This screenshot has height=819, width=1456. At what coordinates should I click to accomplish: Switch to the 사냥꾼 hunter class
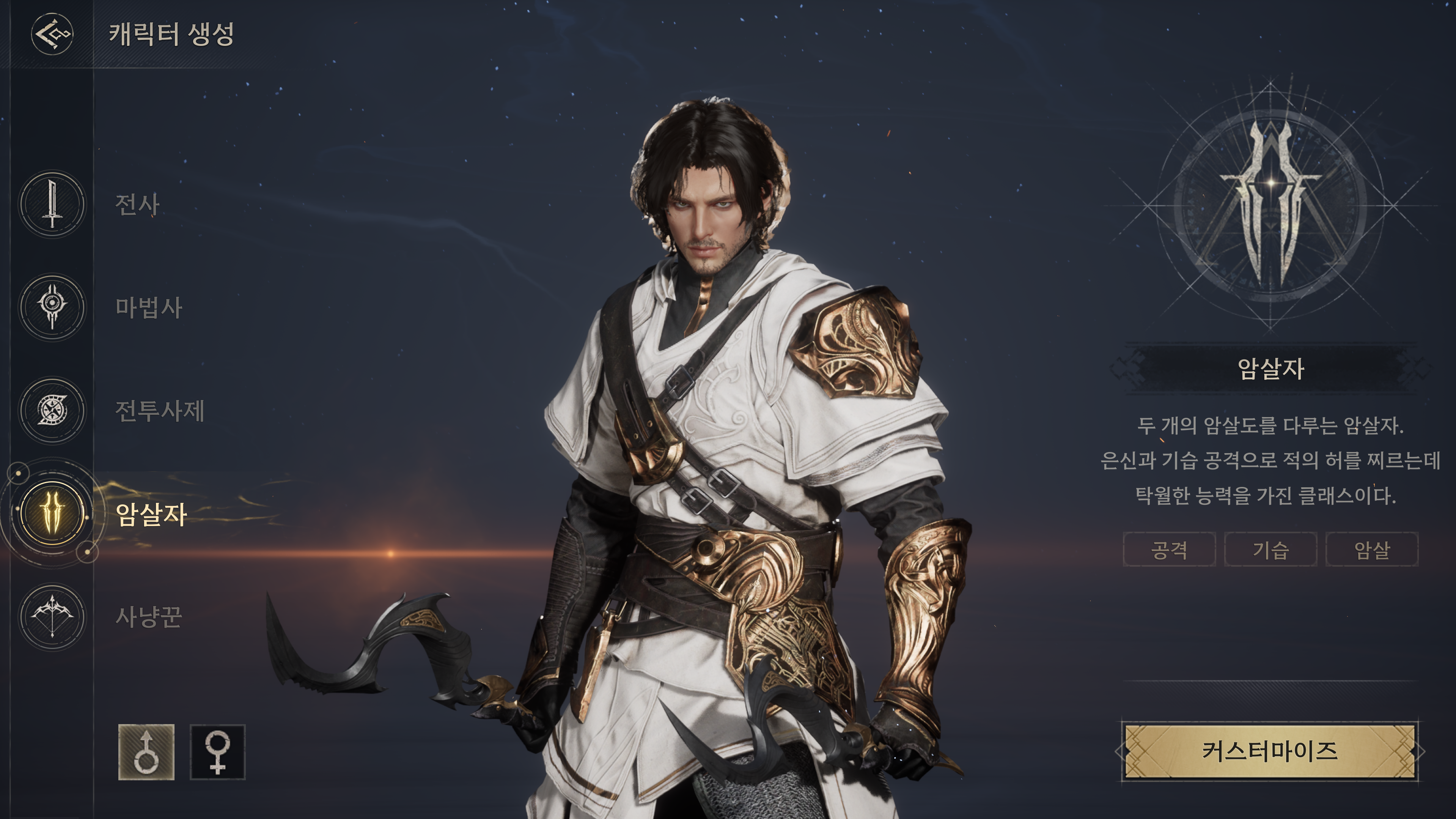click(53, 616)
